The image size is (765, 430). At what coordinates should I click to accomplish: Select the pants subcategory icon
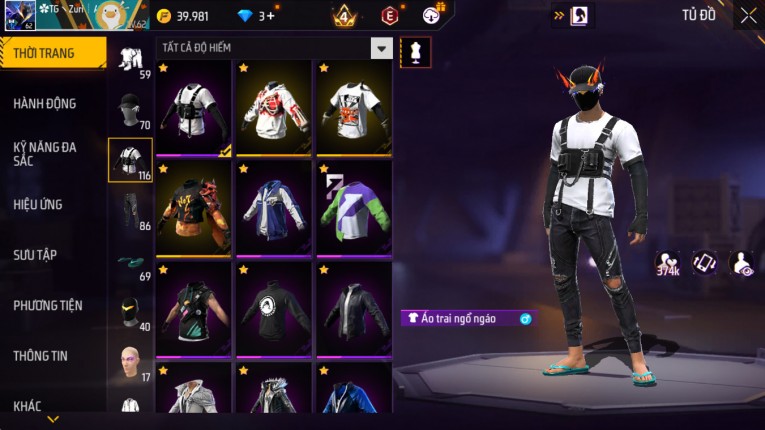tap(130, 210)
